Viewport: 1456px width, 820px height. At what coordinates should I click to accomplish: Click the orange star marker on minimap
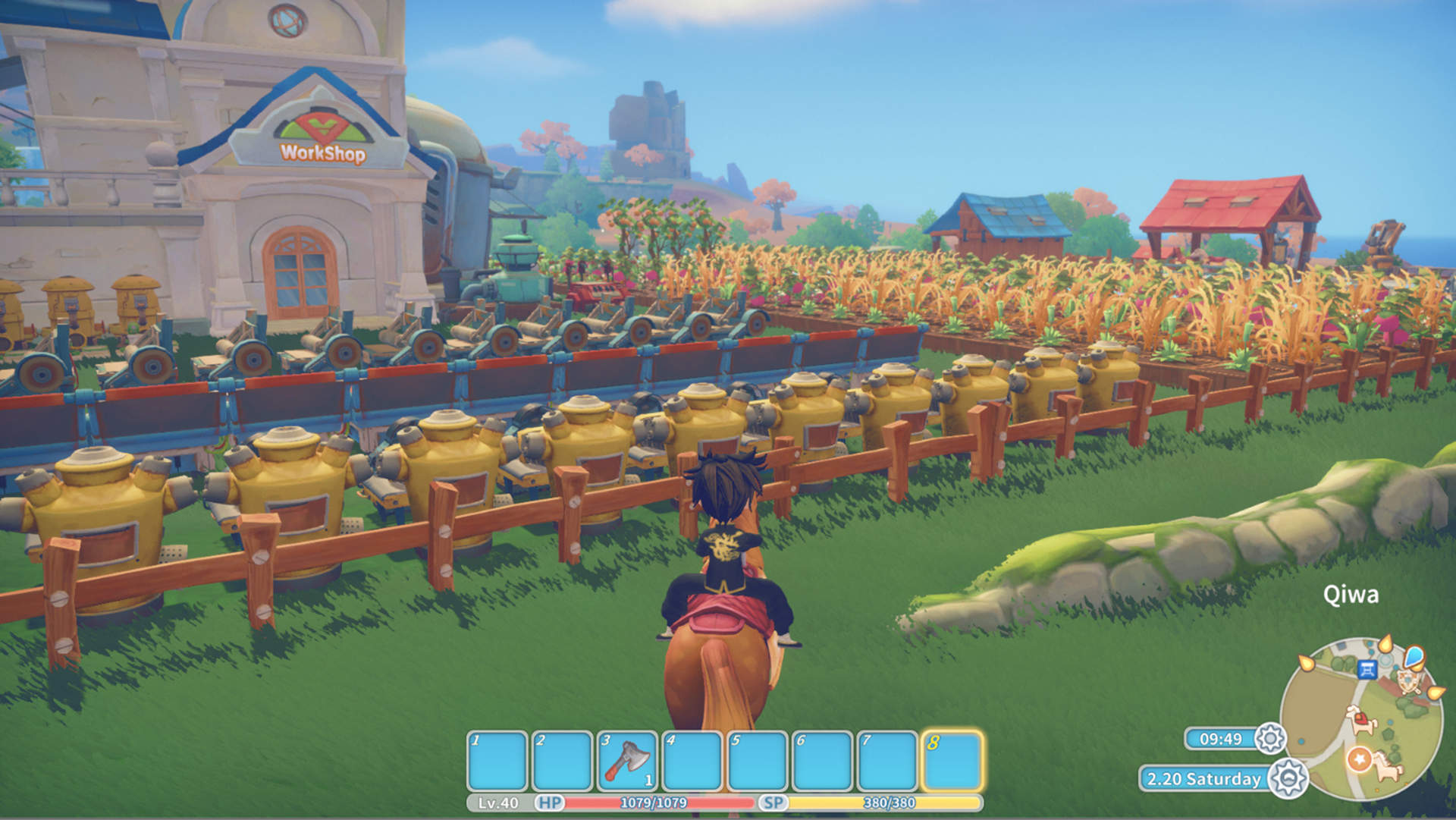(x=1358, y=759)
